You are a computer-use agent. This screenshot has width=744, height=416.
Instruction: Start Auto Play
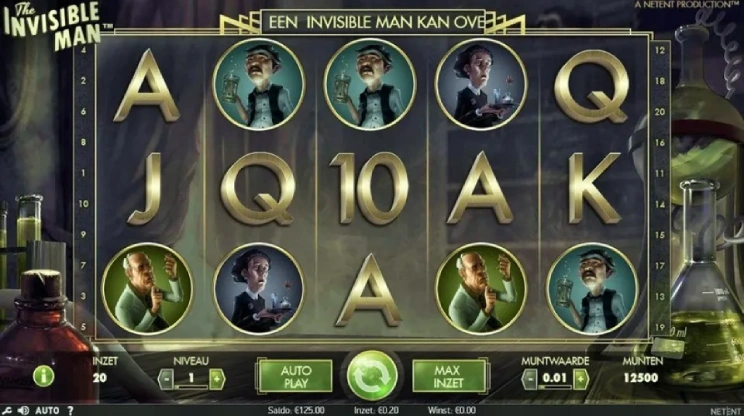[x=296, y=377]
